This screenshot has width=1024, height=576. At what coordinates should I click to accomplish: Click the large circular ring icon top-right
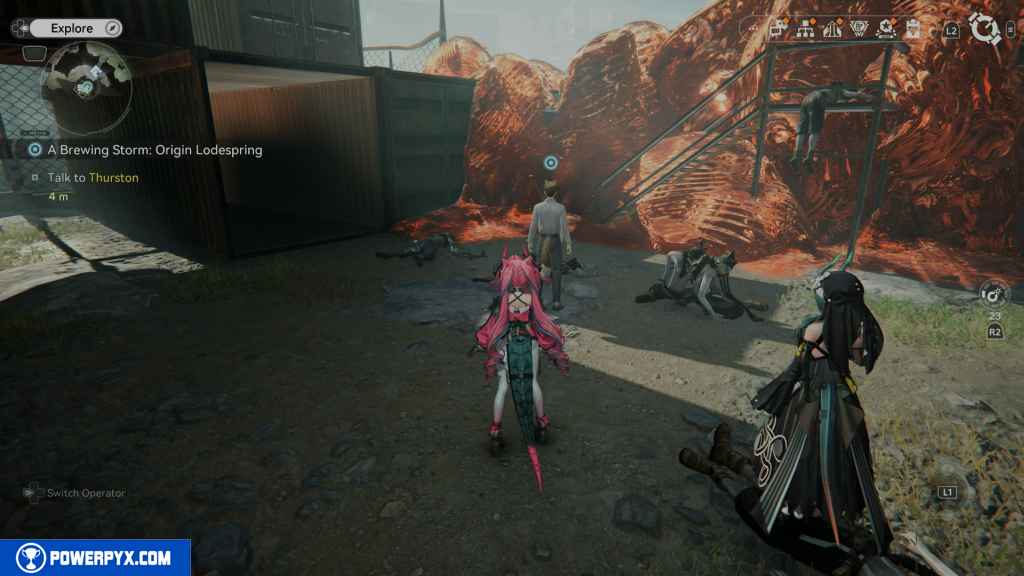[985, 30]
